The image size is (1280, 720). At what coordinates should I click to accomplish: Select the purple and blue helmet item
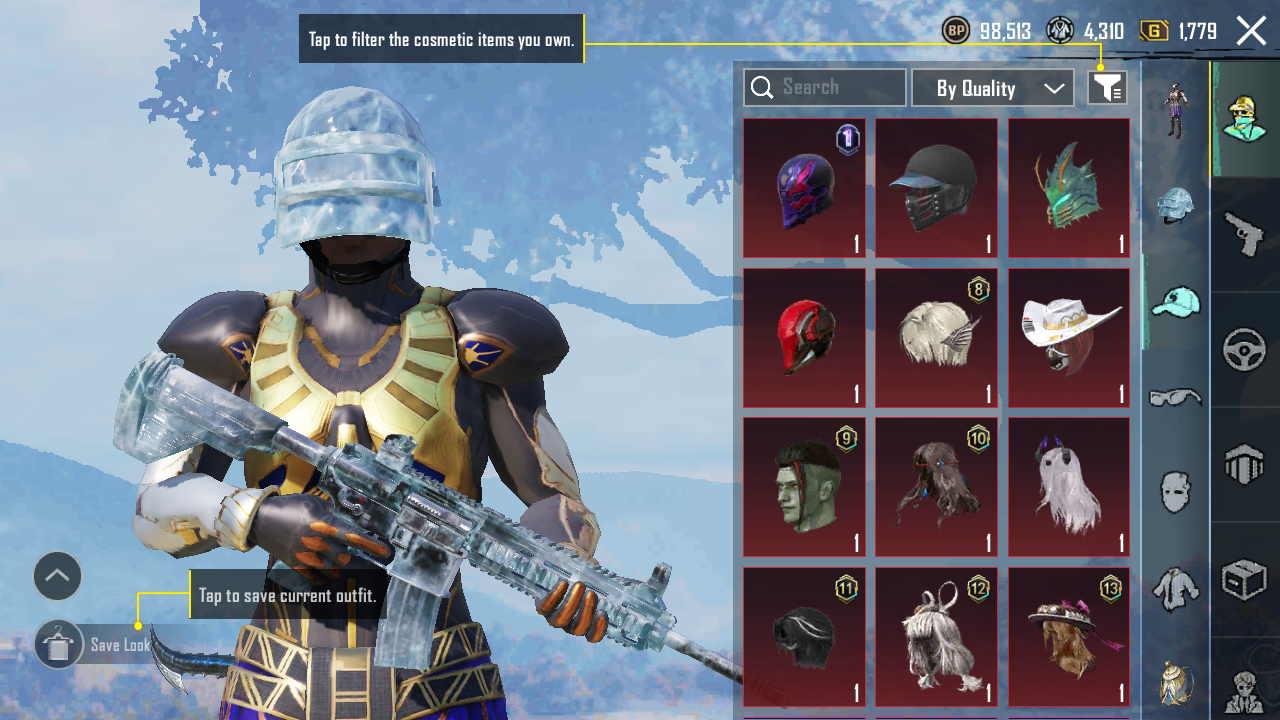coord(804,188)
